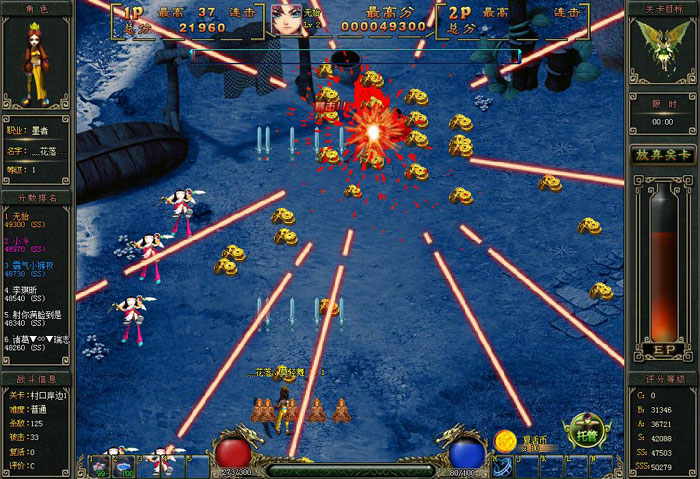Viewport: 700px width, 479px height.
Task: Use the hotbar item with count 100
Action: (x=123, y=466)
